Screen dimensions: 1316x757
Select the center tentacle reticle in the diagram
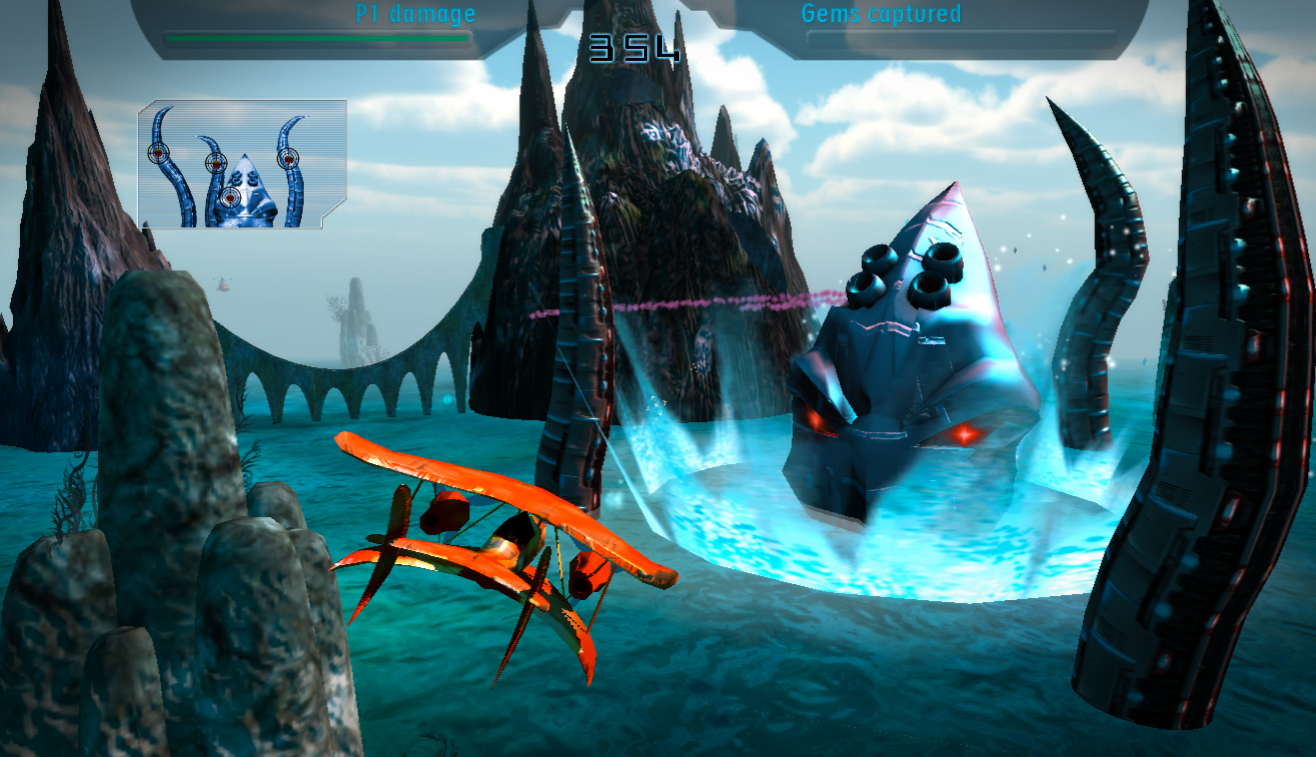(217, 163)
